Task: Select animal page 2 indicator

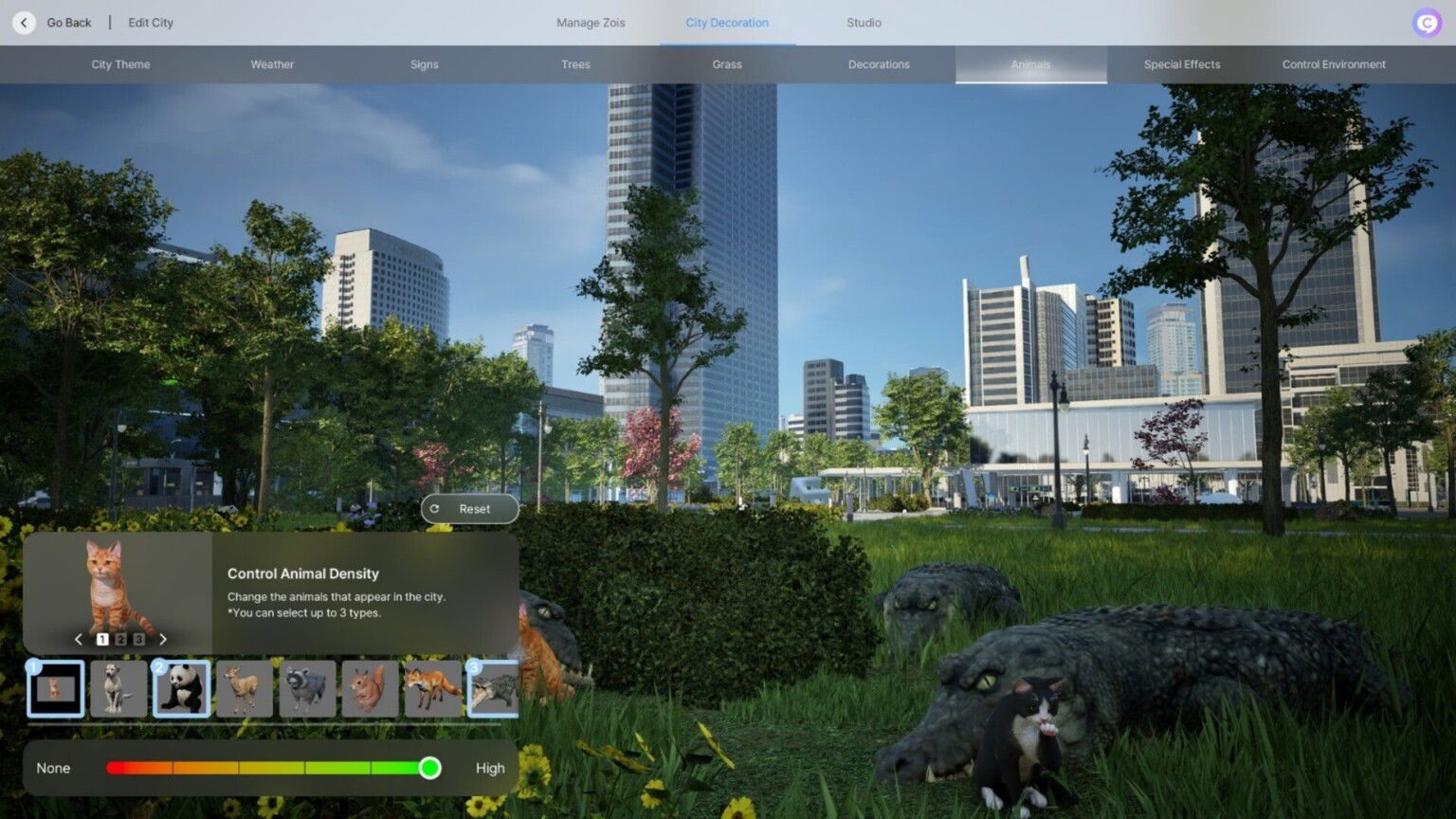Action: tap(120, 639)
